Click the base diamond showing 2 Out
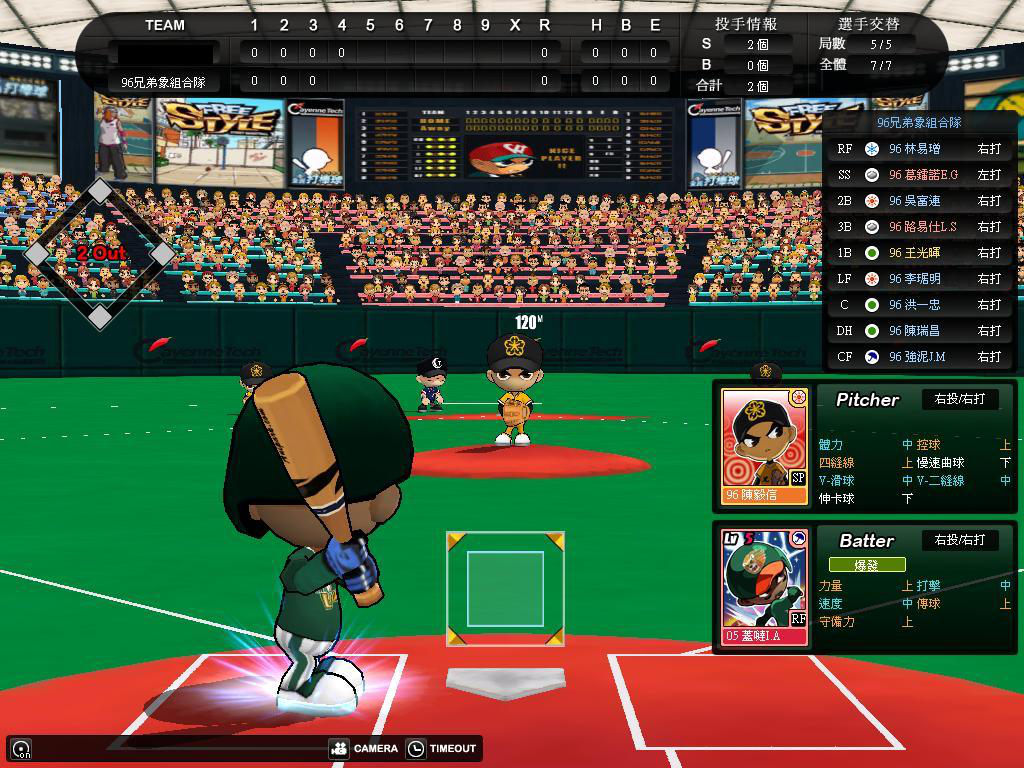The width and height of the screenshot is (1024, 768). tap(100, 254)
